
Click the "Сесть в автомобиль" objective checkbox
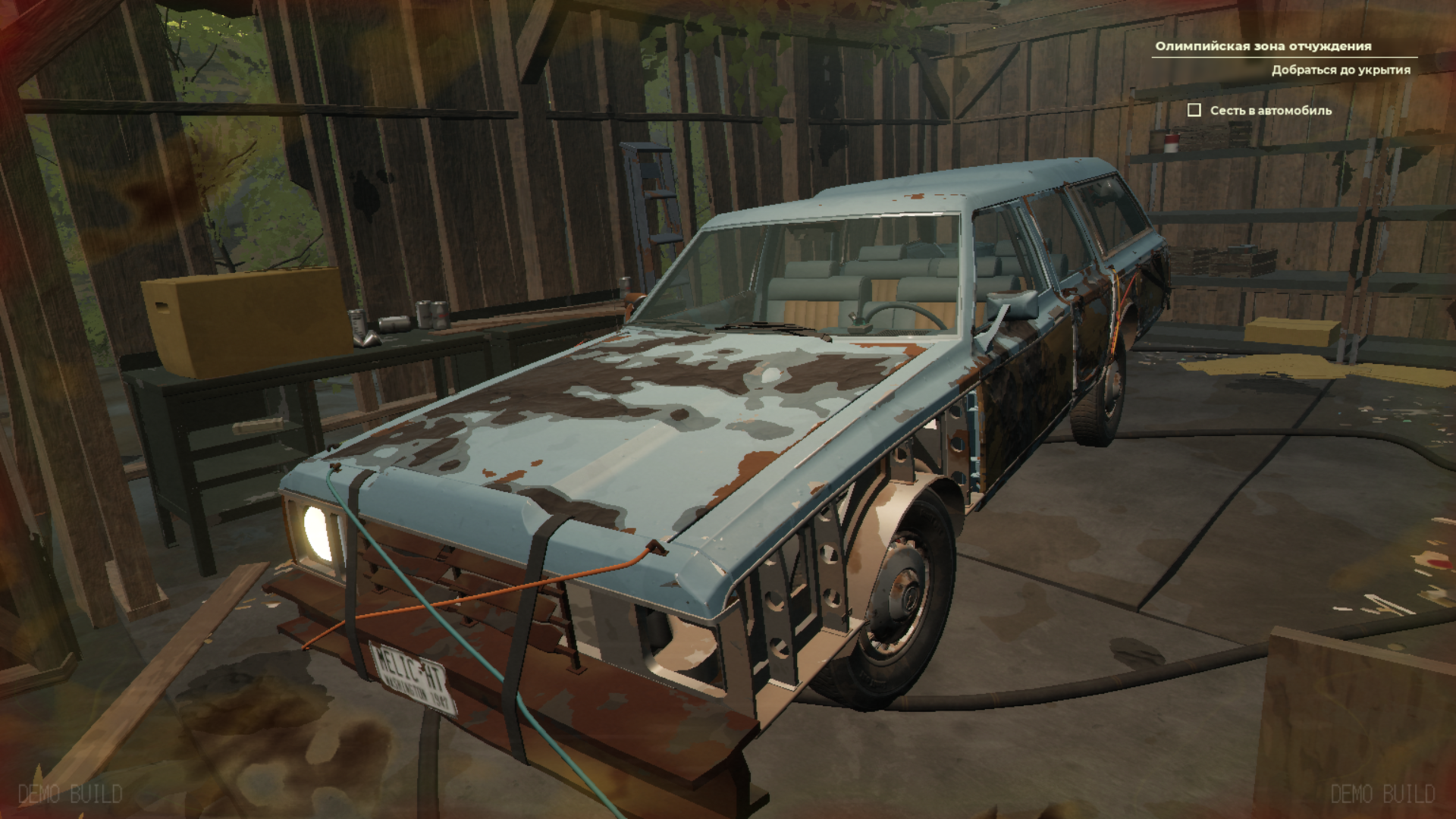pyautogui.click(x=1194, y=111)
